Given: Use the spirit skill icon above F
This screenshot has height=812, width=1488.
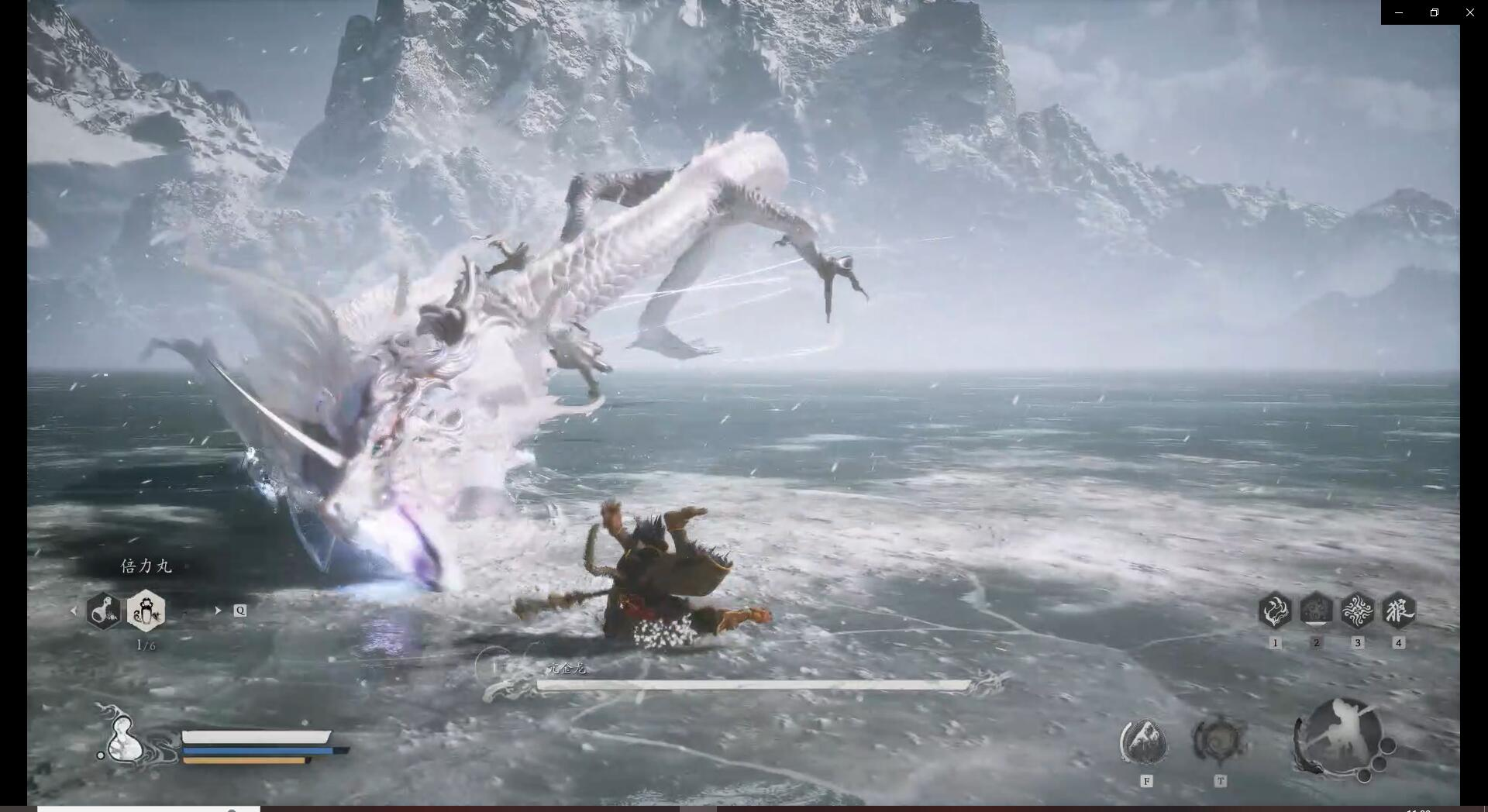Looking at the screenshot, I should (x=1144, y=741).
